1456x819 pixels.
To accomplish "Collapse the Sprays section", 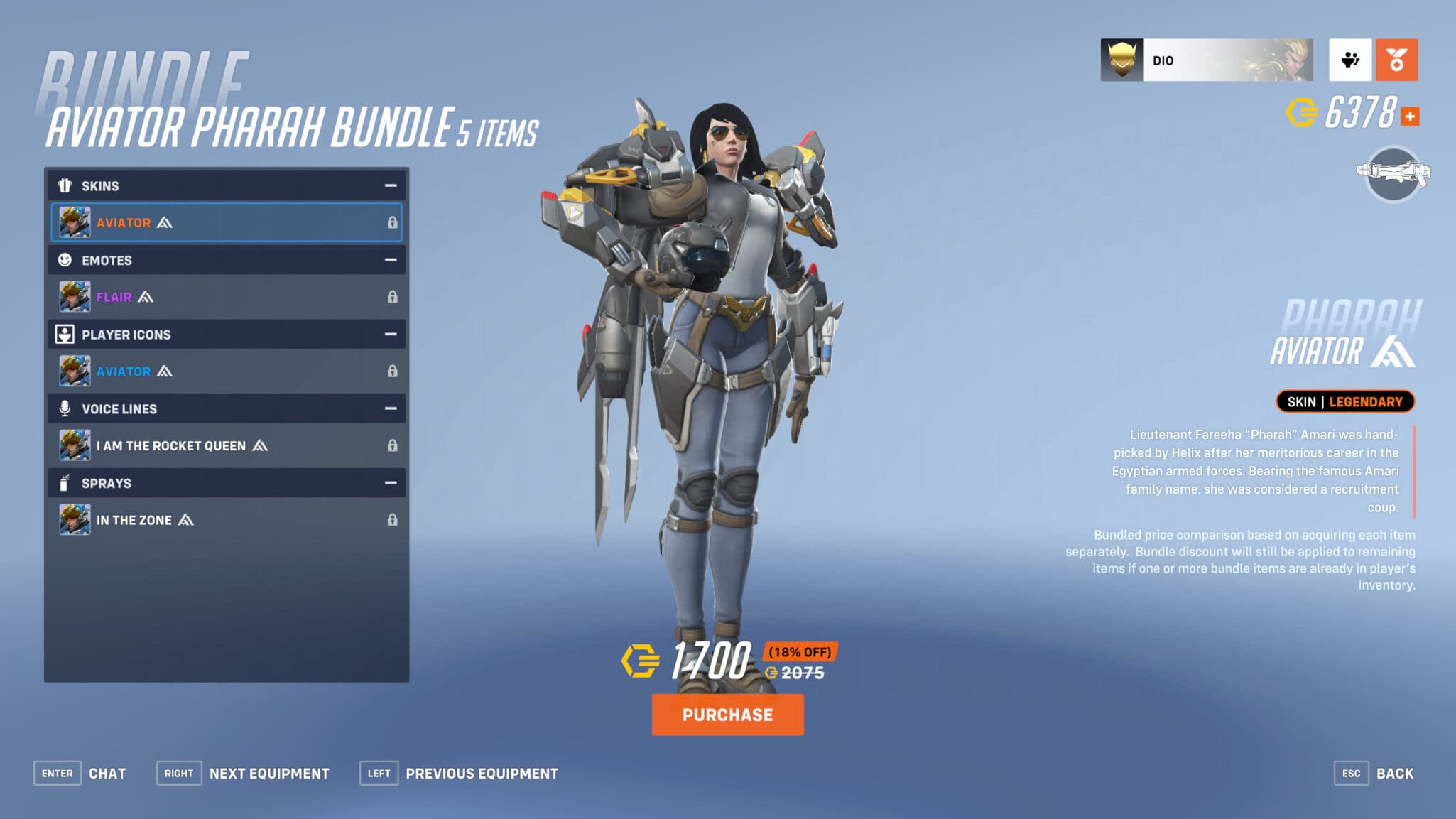I will pos(389,483).
